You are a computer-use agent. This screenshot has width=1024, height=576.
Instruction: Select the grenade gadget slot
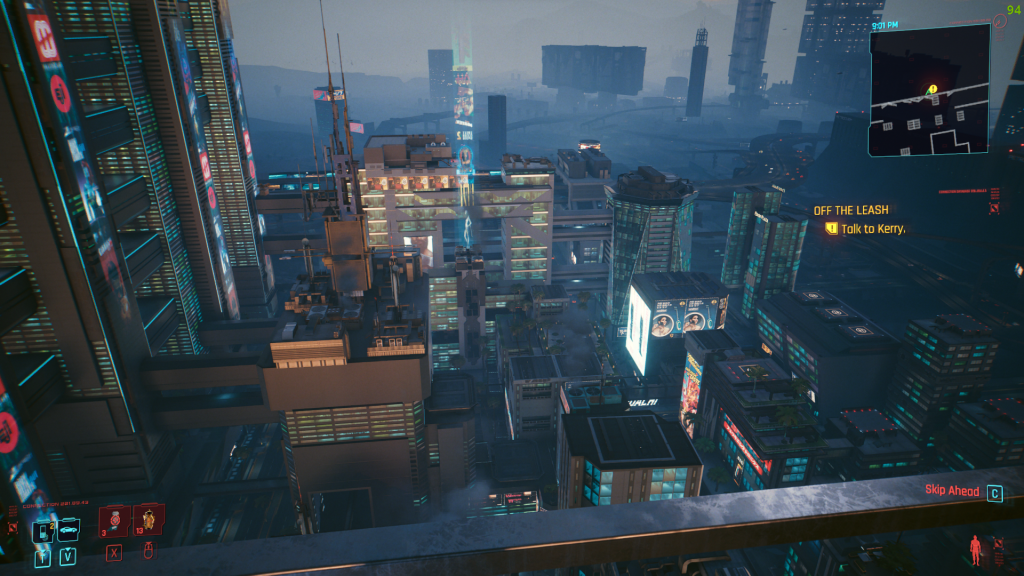click(x=148, y=521)
